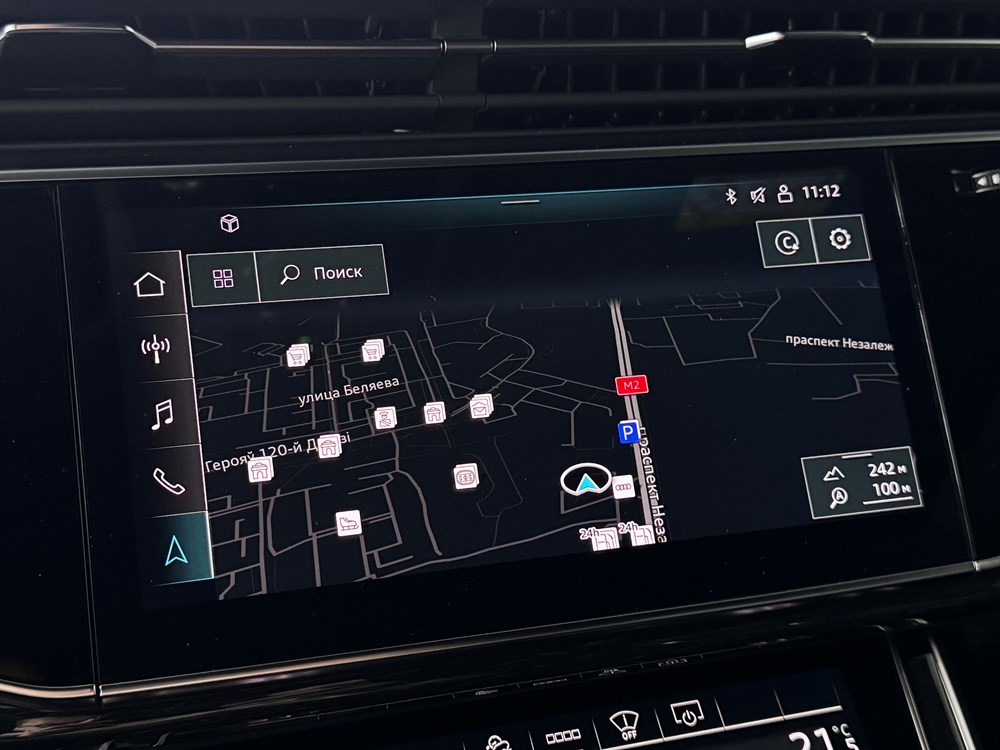Open the phone section

tap(168, 479)
